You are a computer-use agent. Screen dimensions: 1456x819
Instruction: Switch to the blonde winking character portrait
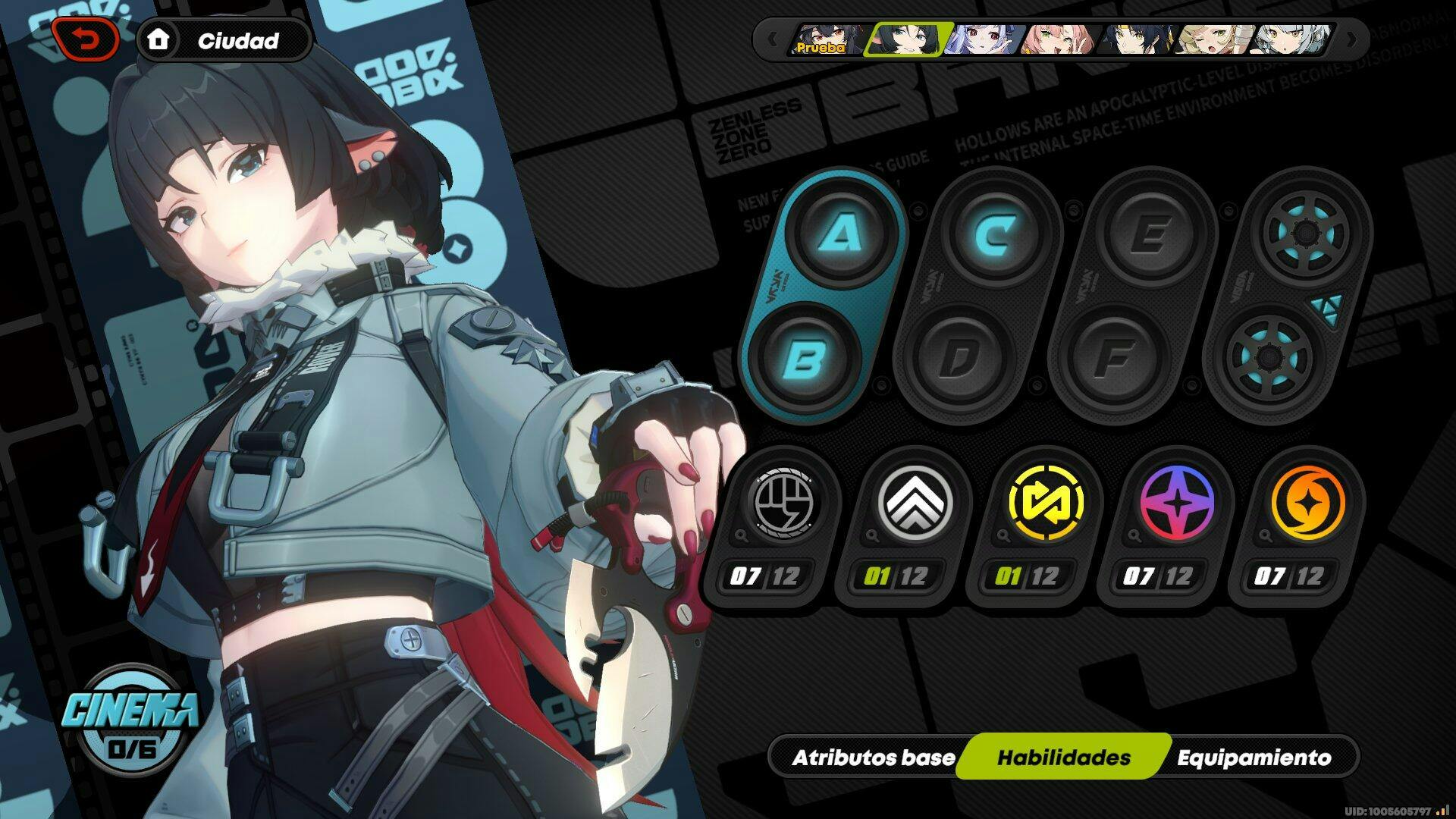[x=1213, y=39]
